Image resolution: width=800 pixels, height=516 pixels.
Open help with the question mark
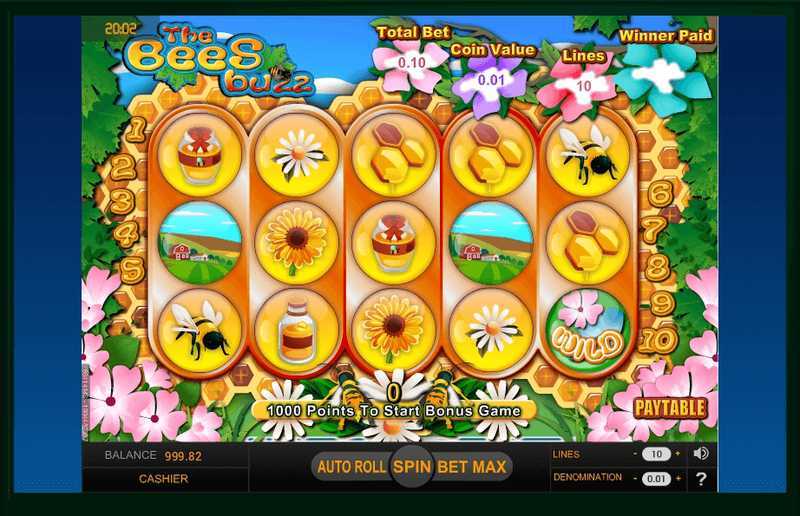(x=701, y=479)
